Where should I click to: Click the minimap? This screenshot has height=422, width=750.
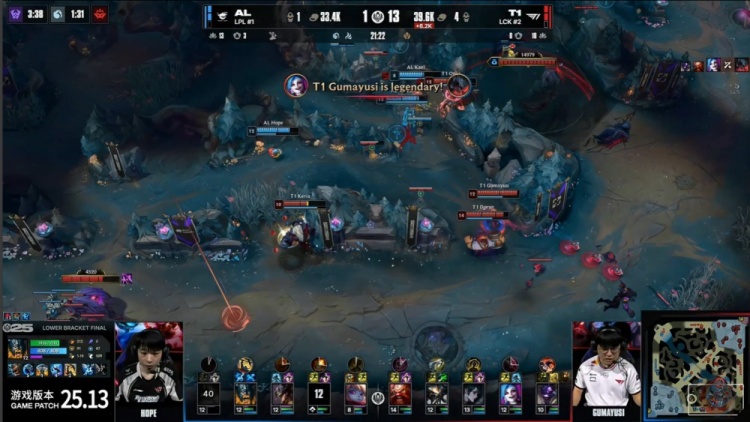[x=695, y=369]
